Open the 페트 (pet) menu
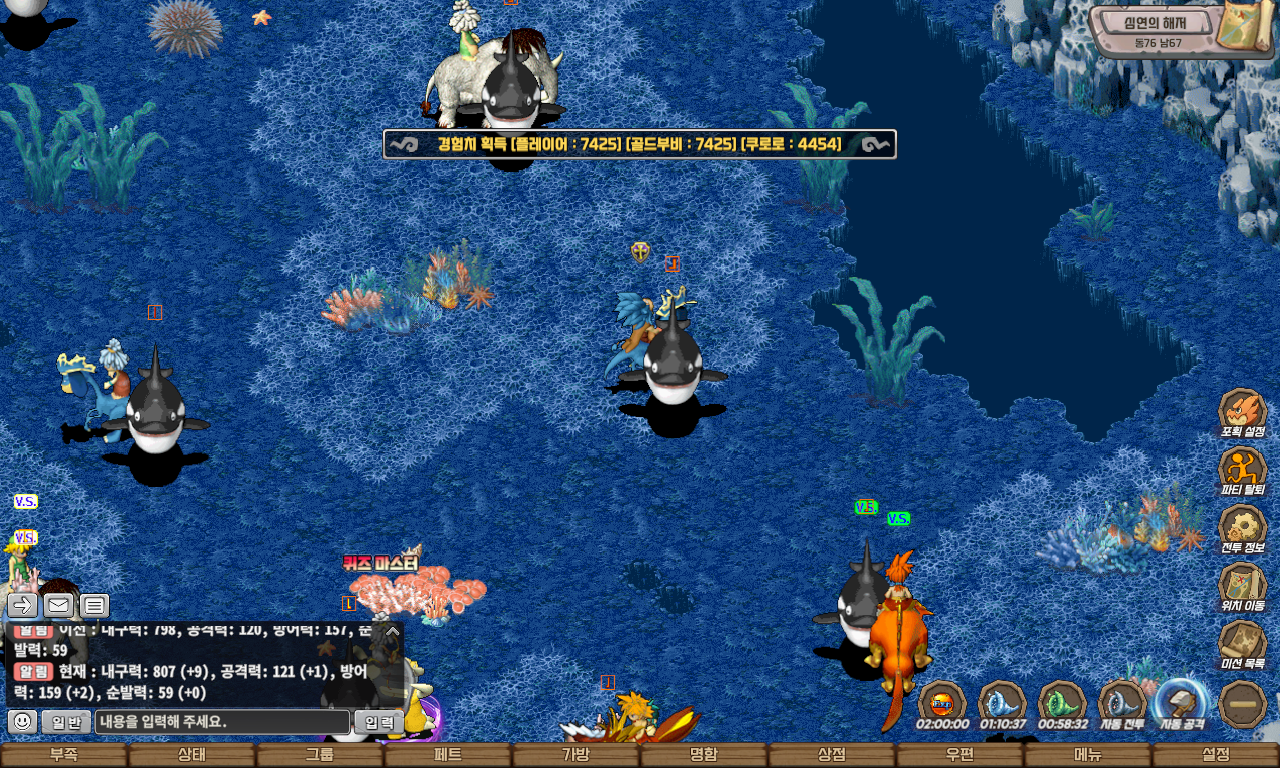The height and width of the screenshot is (768, 1280). click(x=448, y=755)
